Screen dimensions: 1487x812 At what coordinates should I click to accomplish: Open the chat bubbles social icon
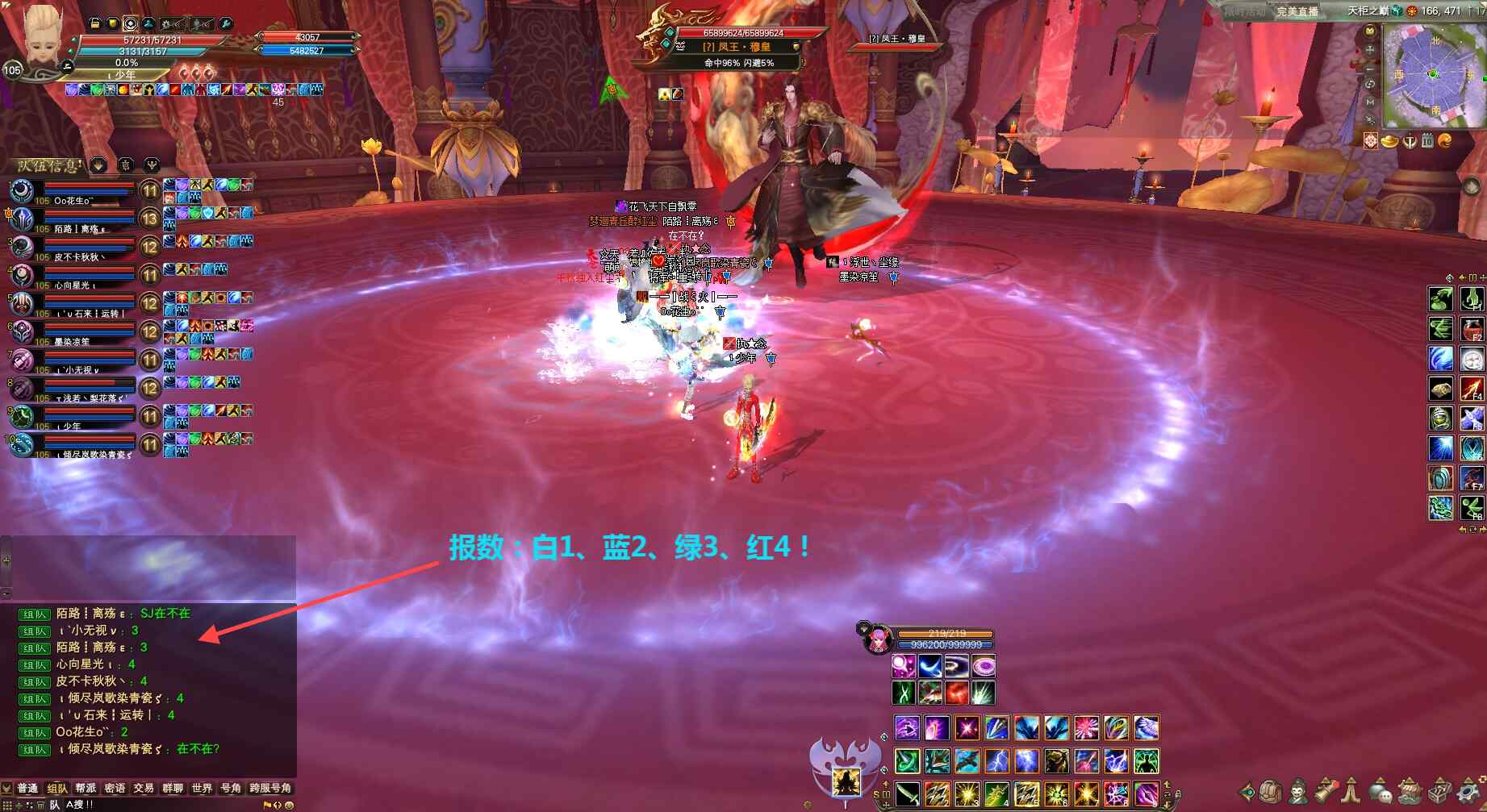[x=1381, y=791]
